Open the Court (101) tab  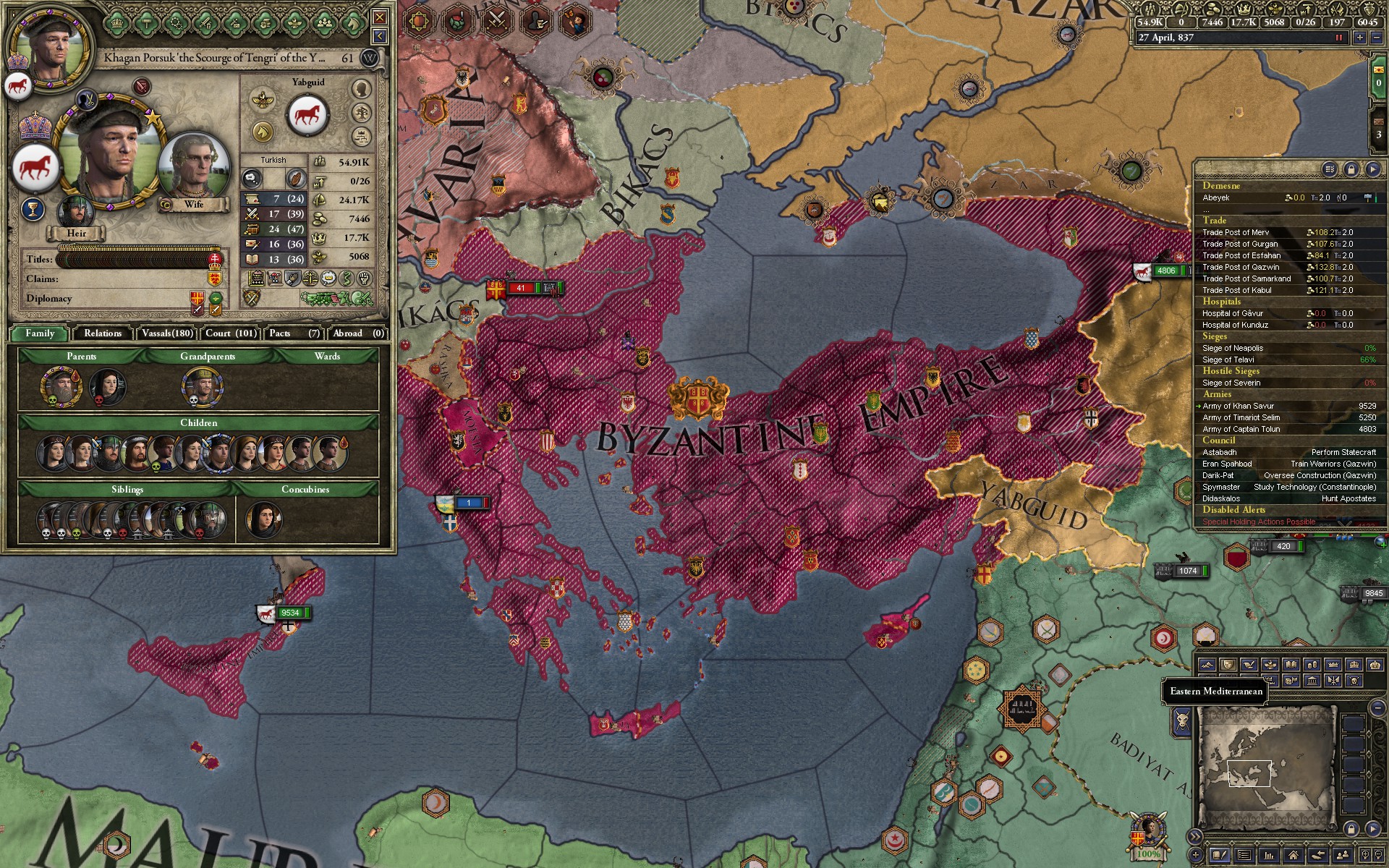(x=229, y=333)
